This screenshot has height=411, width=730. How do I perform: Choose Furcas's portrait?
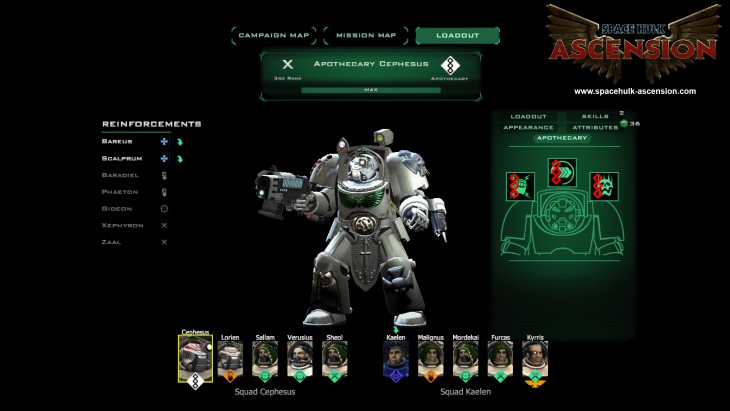pos(500,359)
